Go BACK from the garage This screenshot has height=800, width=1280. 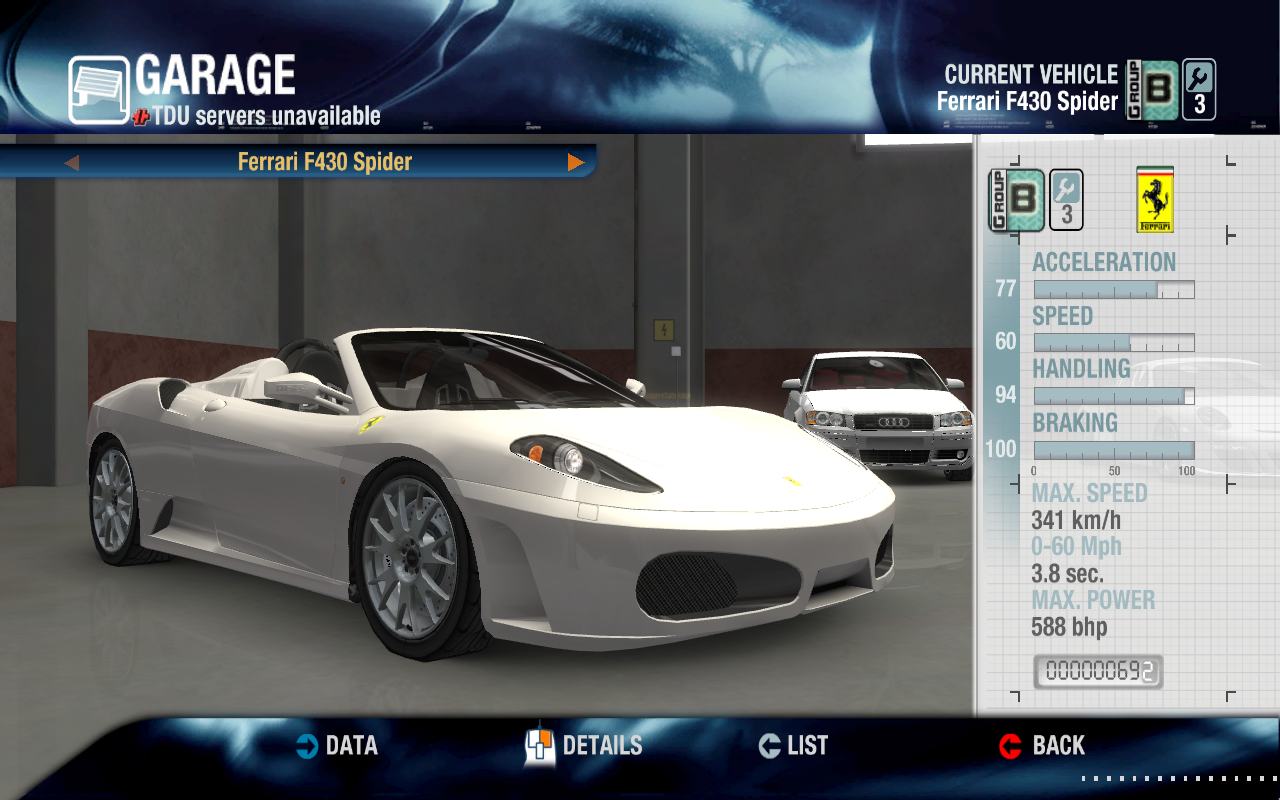click(1042, 746)
